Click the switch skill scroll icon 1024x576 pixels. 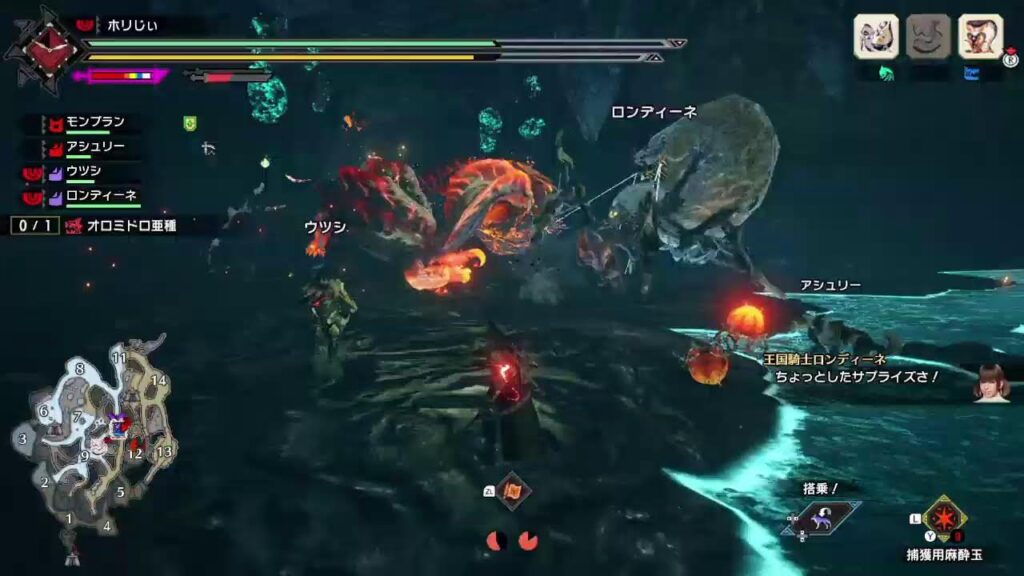(x=512, y=491)
